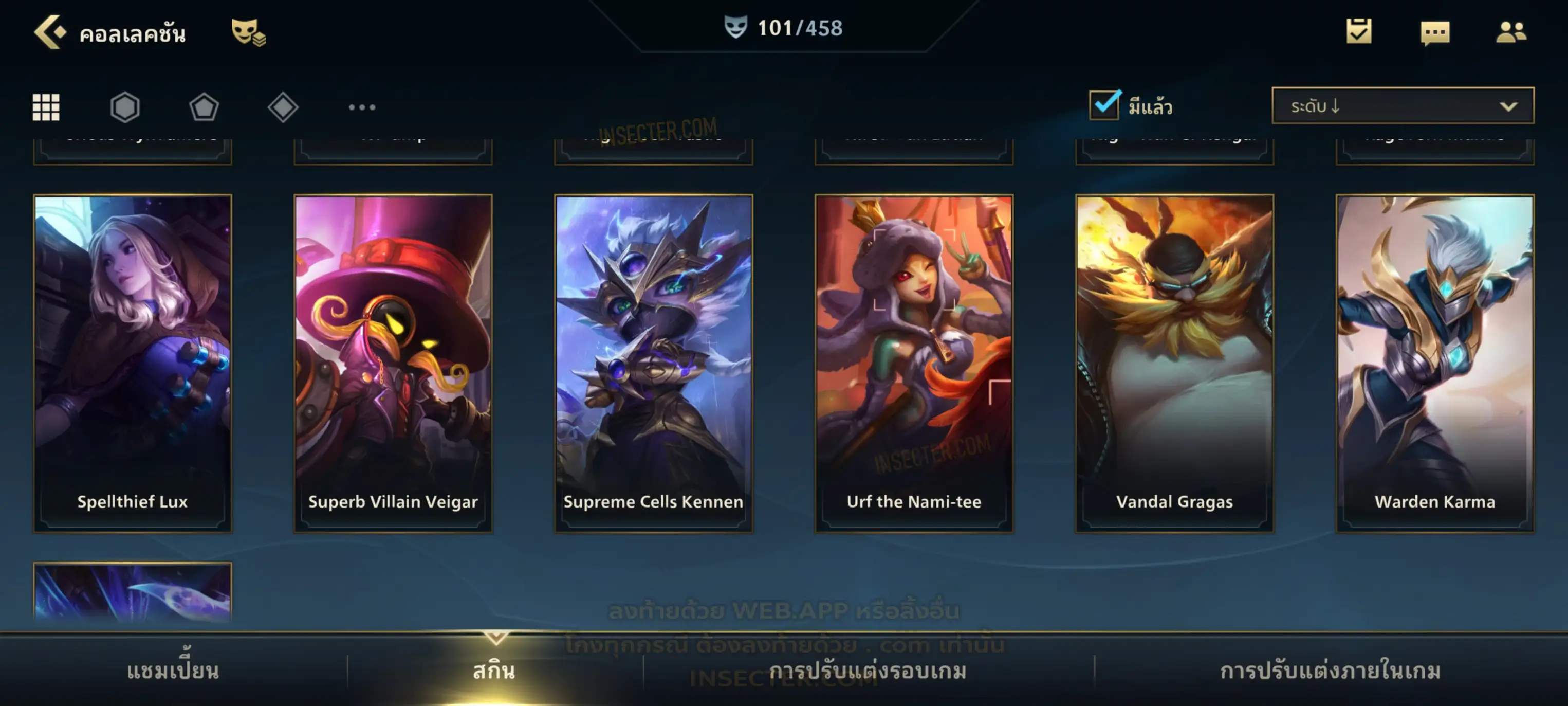Choose the Superb Villain Veigar skin
1568x706 pixels.
pos(393,364)
